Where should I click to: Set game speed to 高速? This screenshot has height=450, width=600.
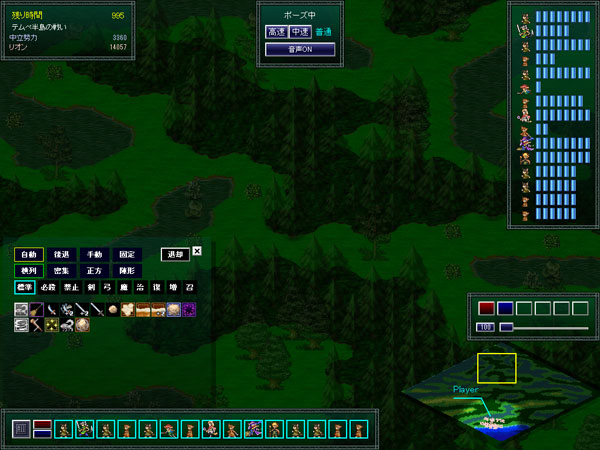[276, 32]
